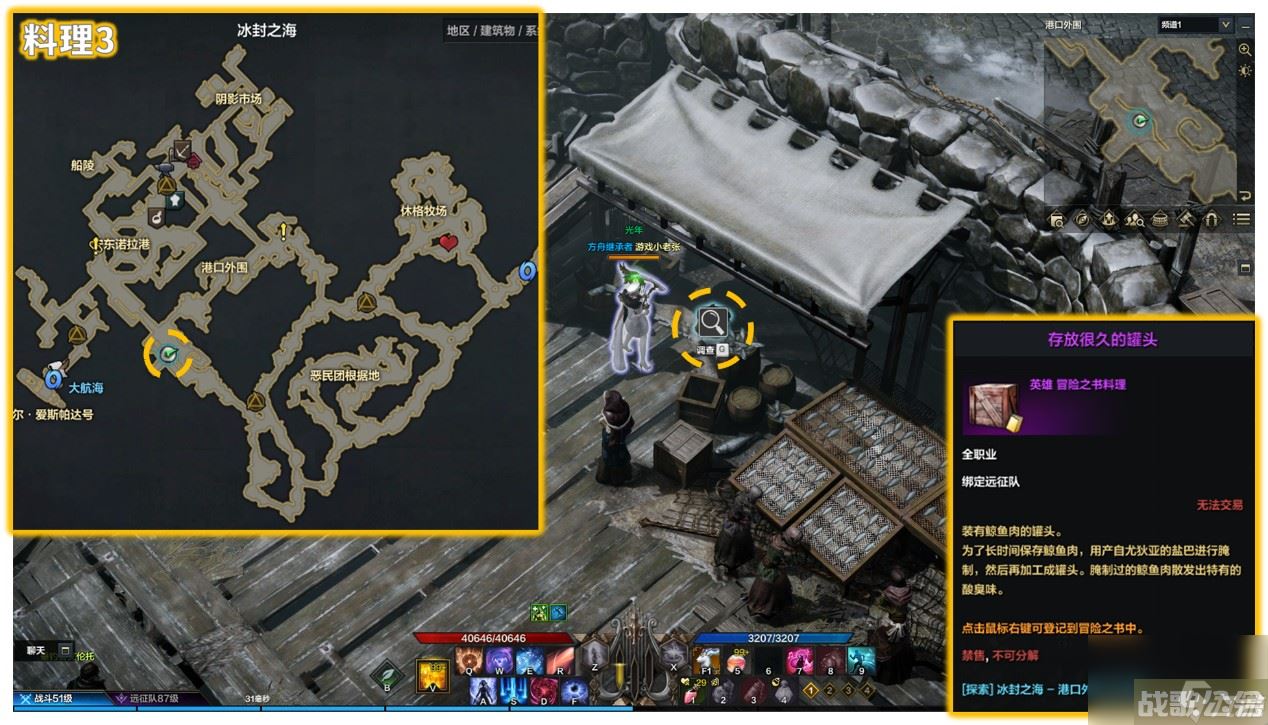Zoom in the minimap with the magnifier
Screen dimensions: 1268x725
[1245, 49]
